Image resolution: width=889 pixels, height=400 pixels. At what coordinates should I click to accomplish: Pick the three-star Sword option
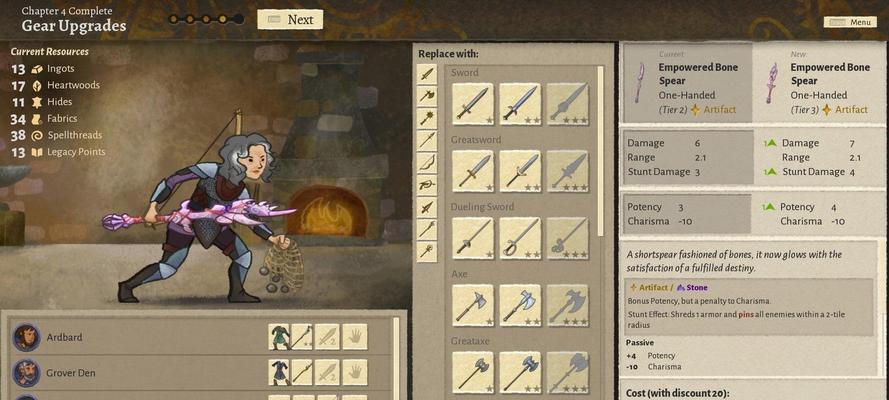click(567, 104)
